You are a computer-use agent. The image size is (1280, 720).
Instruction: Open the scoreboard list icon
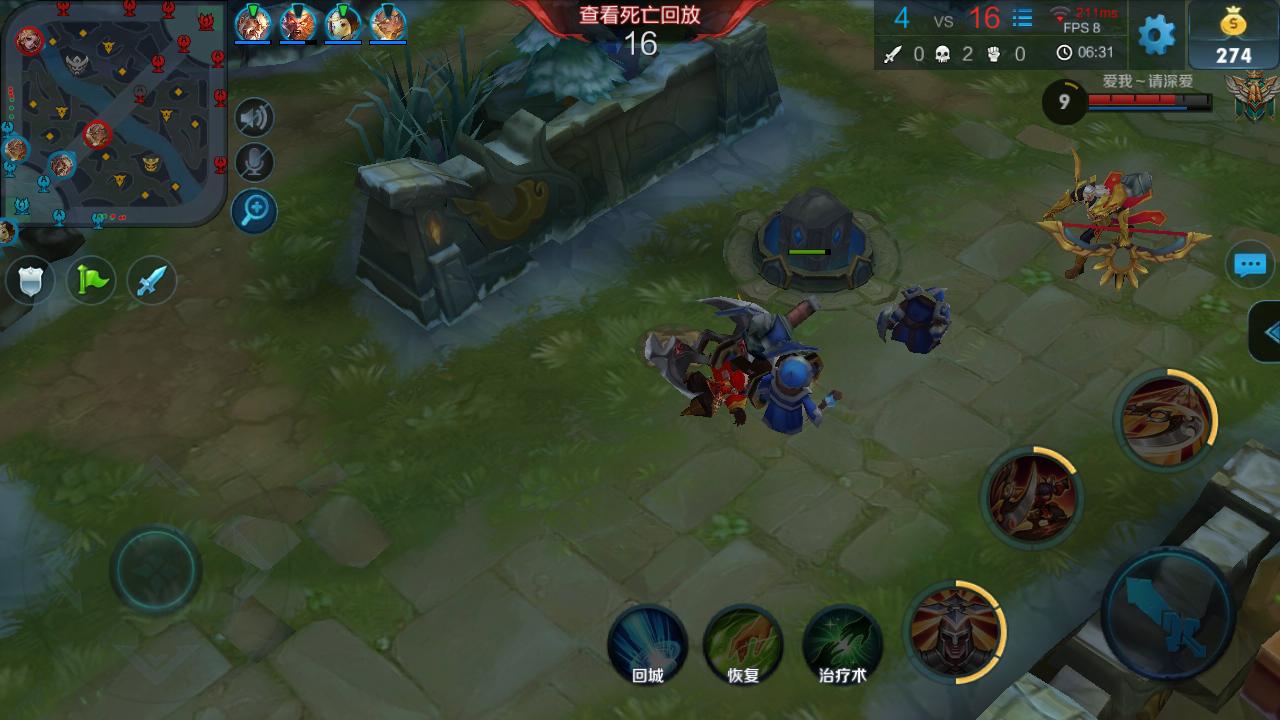tap(1022, 18)
